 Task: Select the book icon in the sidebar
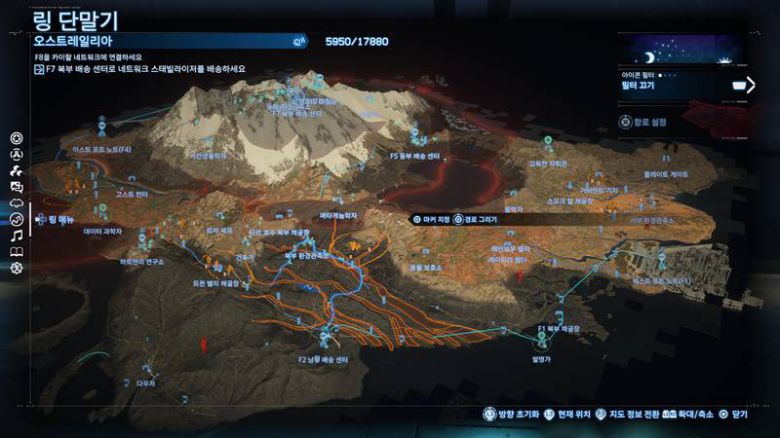pos(16,251)
